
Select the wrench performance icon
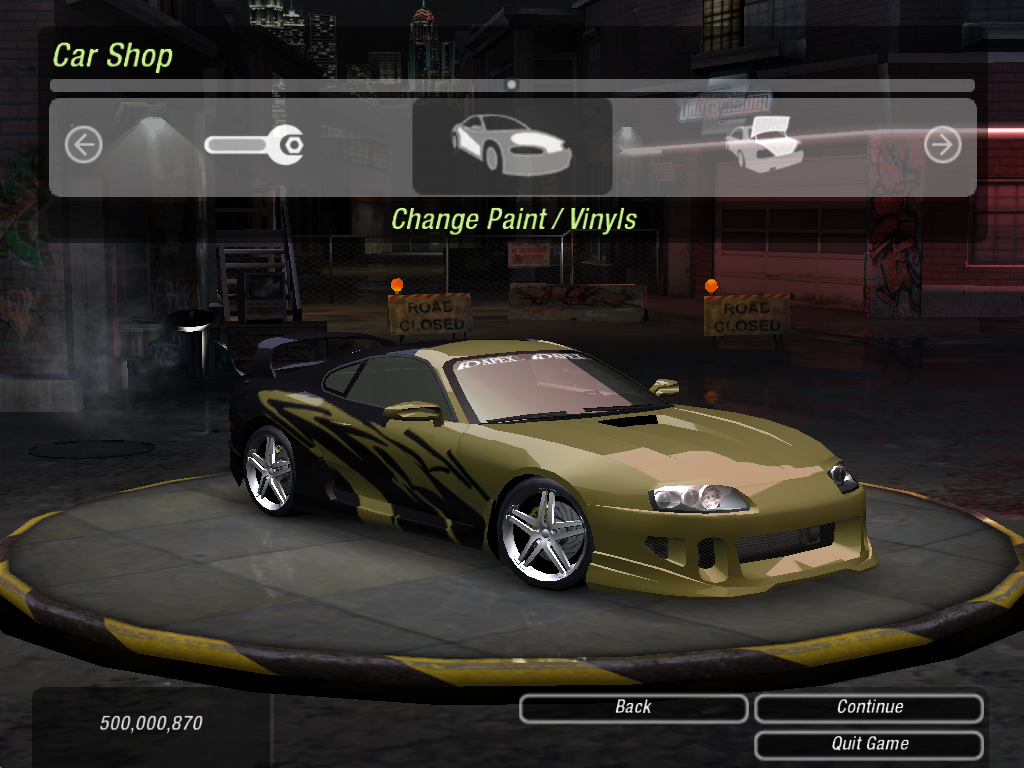pyautogui.click(x=254, y=146)
